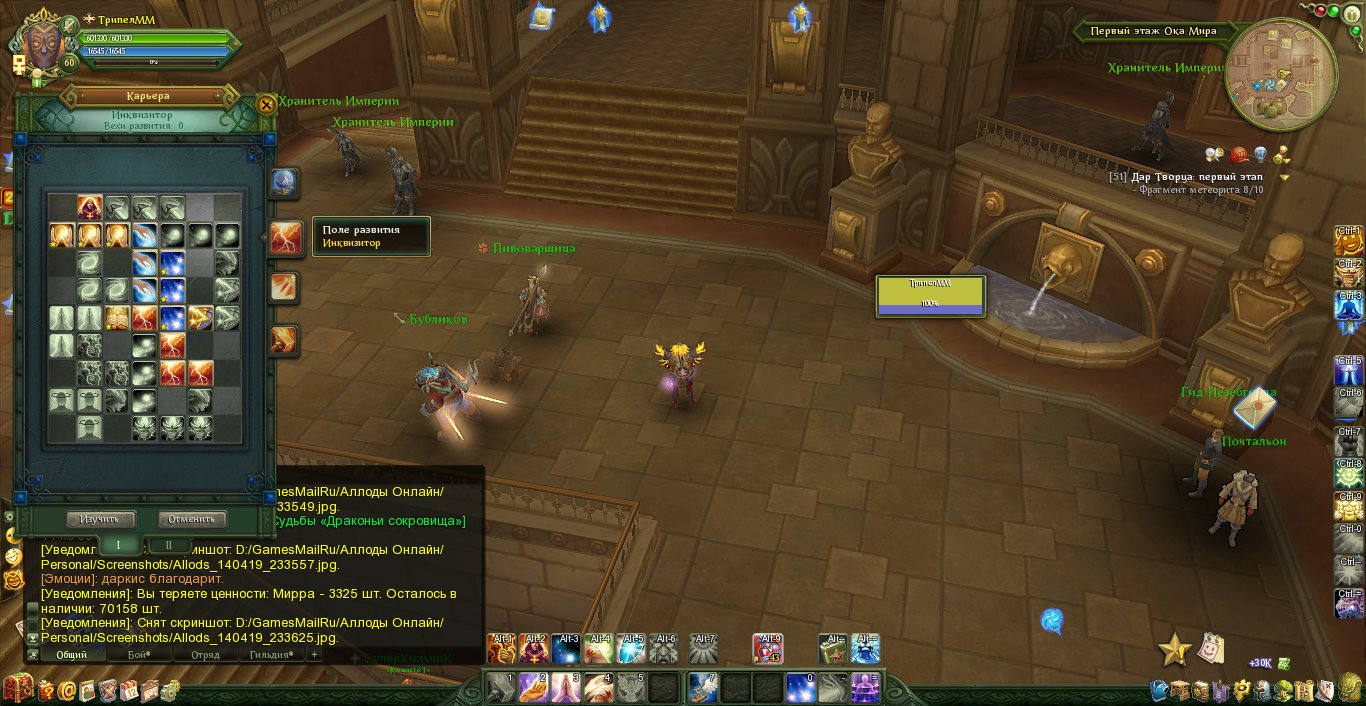Screen dimensions: 1366x706
Task: Click the gold star icon
Action: (x=1174, y=650)
